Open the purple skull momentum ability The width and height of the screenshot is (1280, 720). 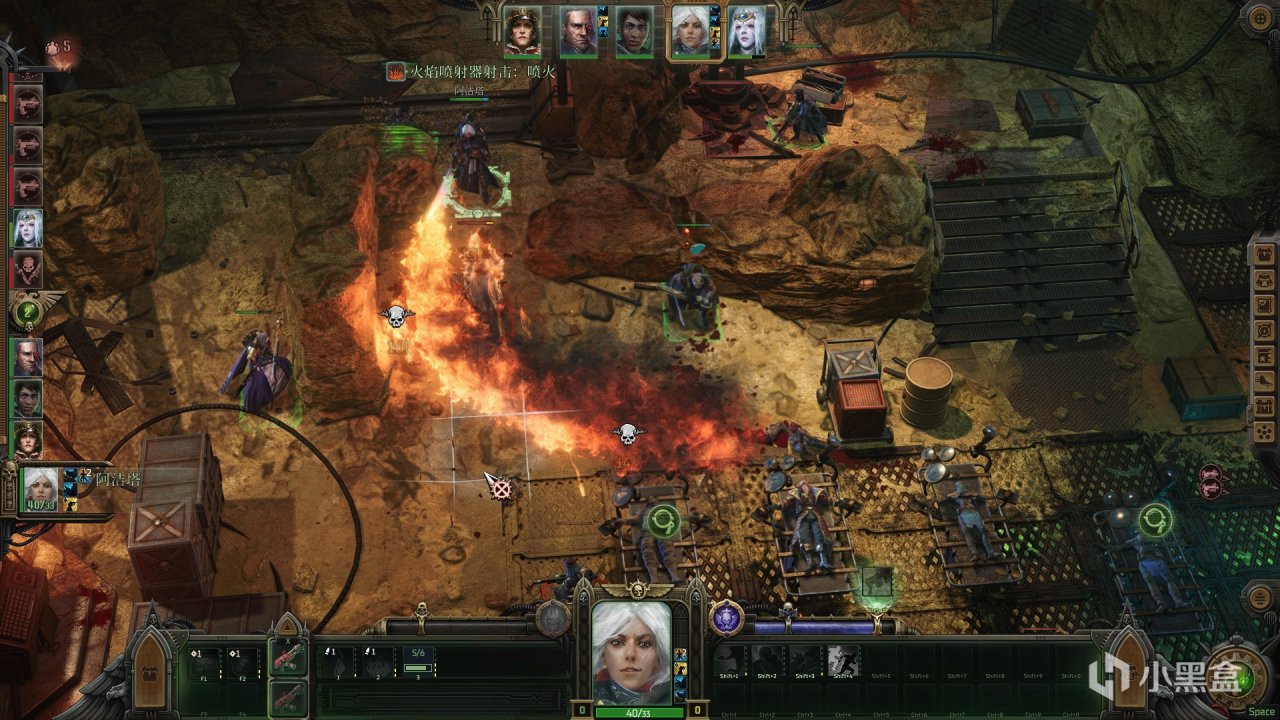click(727, 617)
